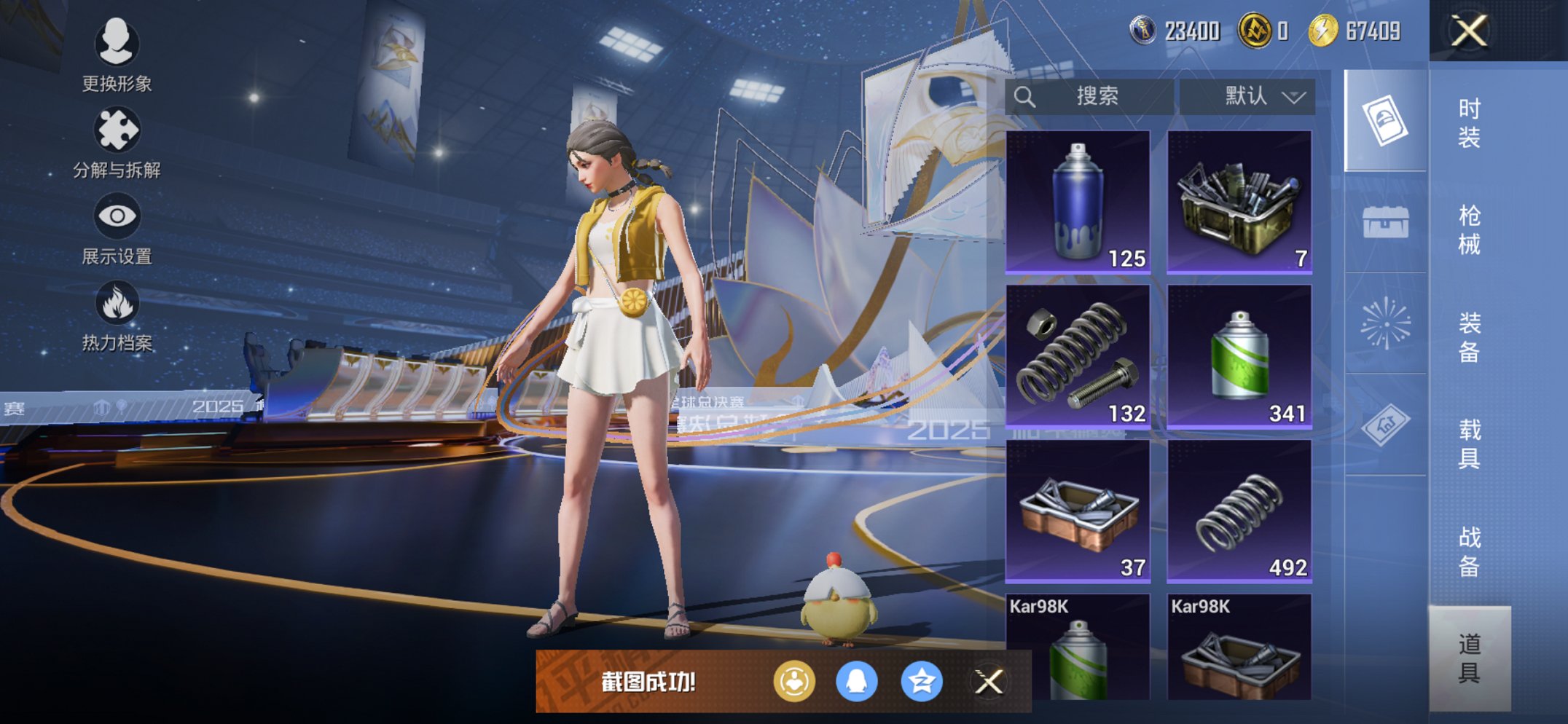1568x724 pixels.
Task: Open the 默认 sort dropdown
Action: point(1247,96)
